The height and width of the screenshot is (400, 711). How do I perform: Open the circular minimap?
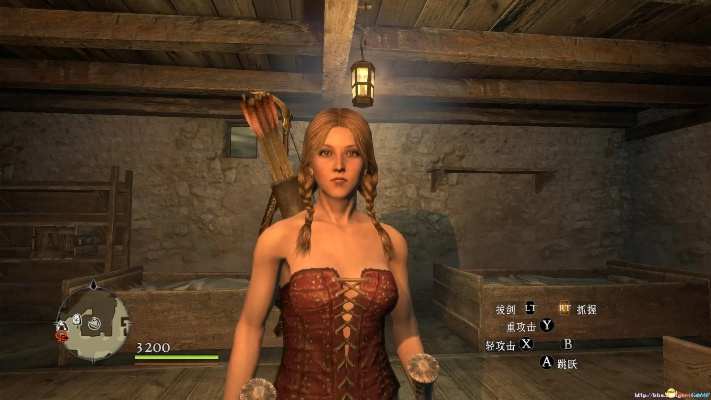pos(94,322)
